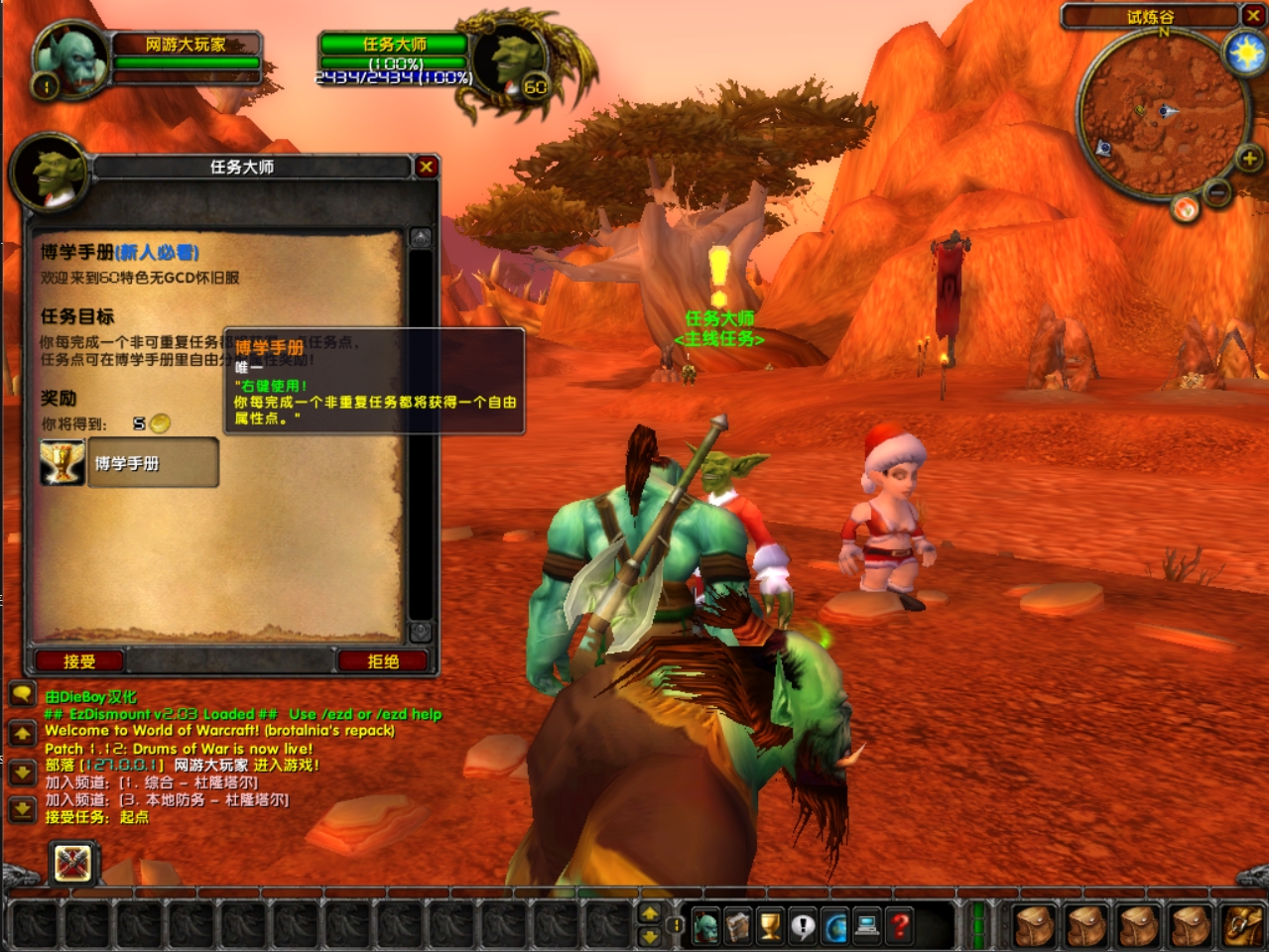
Task: Open the main menu computer button
Action: point(867,926)
